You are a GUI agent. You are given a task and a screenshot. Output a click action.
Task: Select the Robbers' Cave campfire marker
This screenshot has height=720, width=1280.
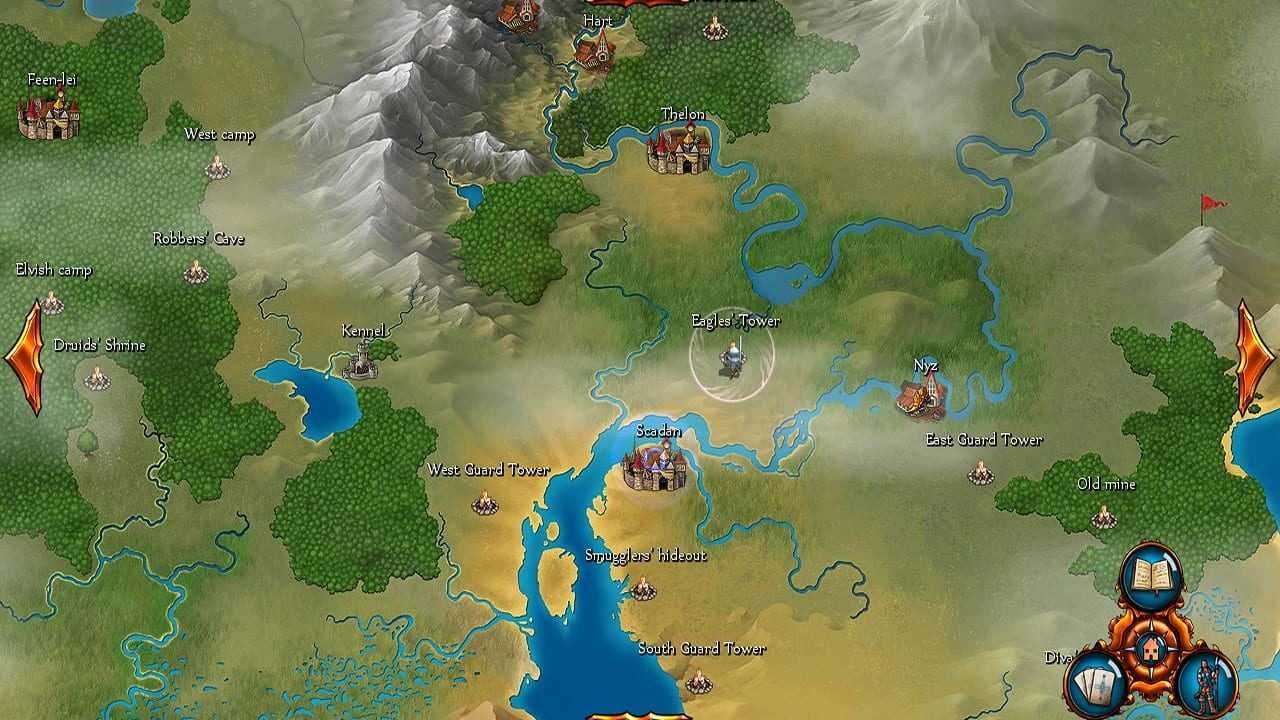[196, 271]
